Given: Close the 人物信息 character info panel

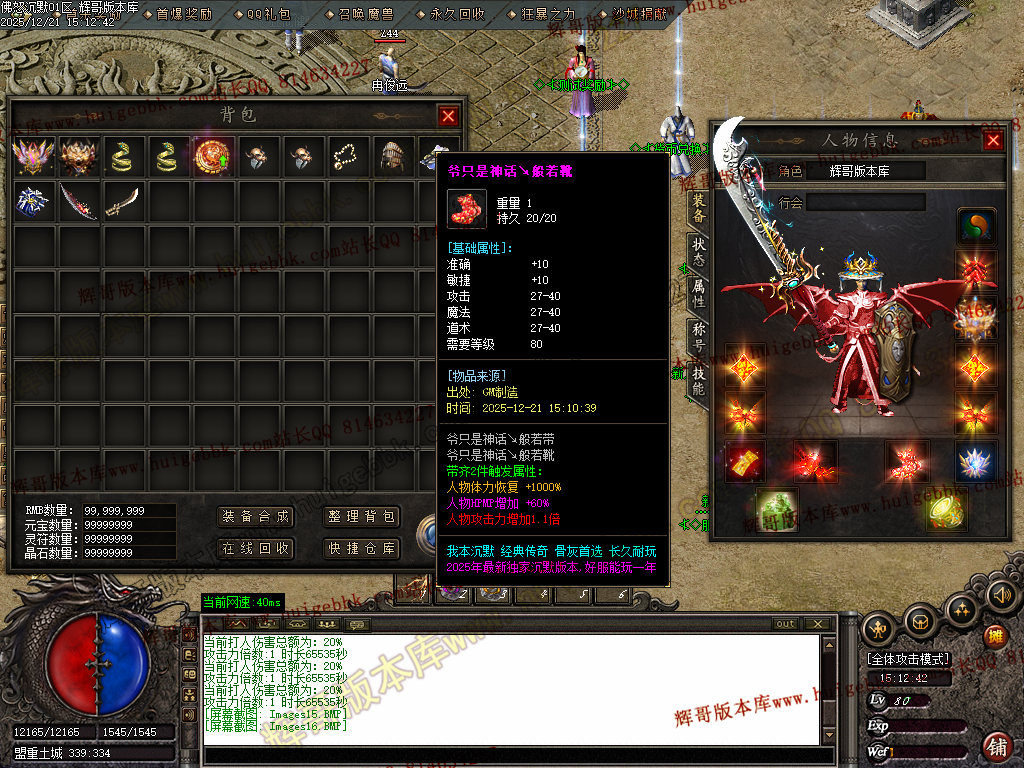Looking at the screenshot, I should click(993, 140).
